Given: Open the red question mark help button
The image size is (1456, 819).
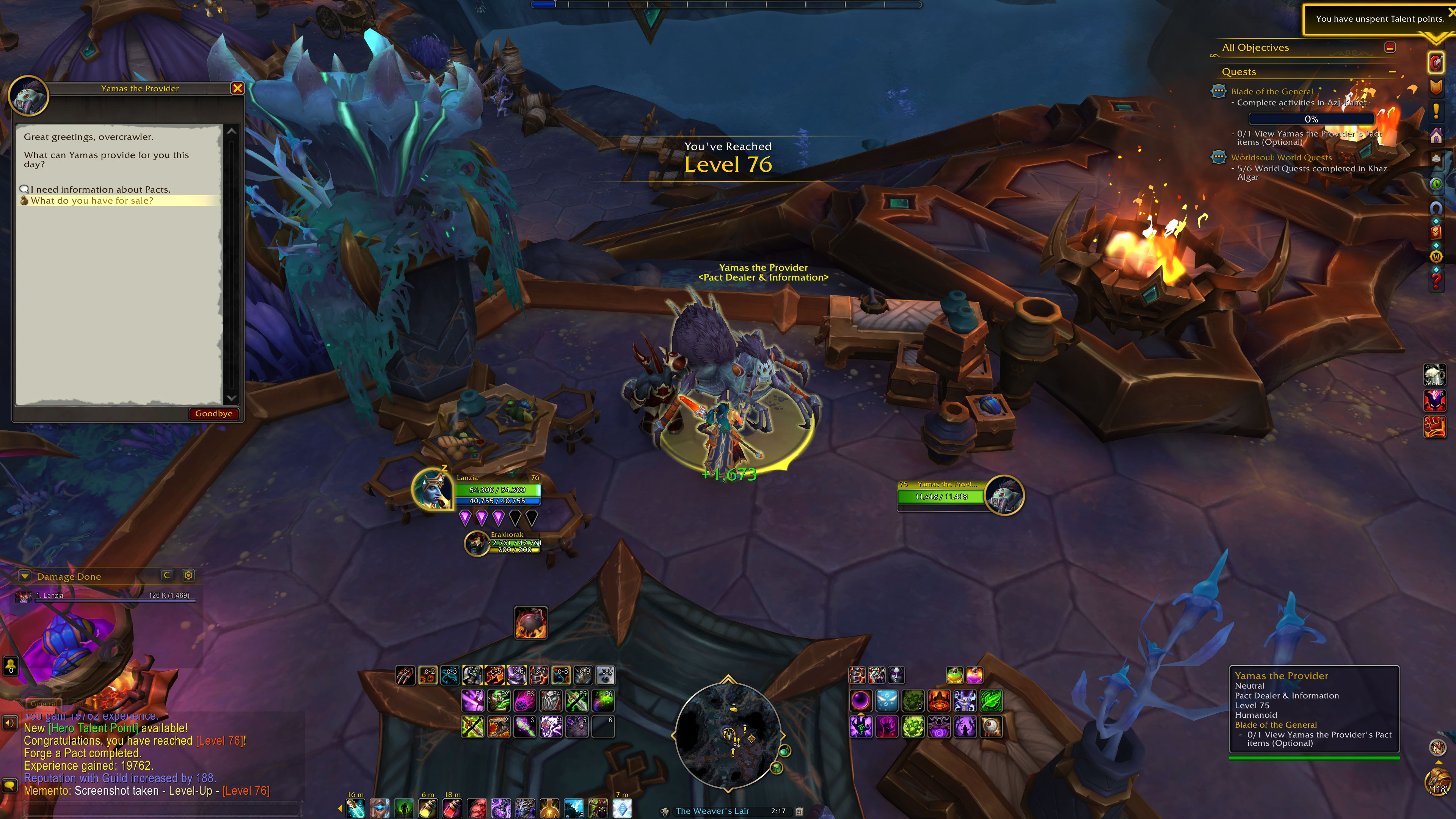Looking at the screenshot, I should [x=1436, y=281].
